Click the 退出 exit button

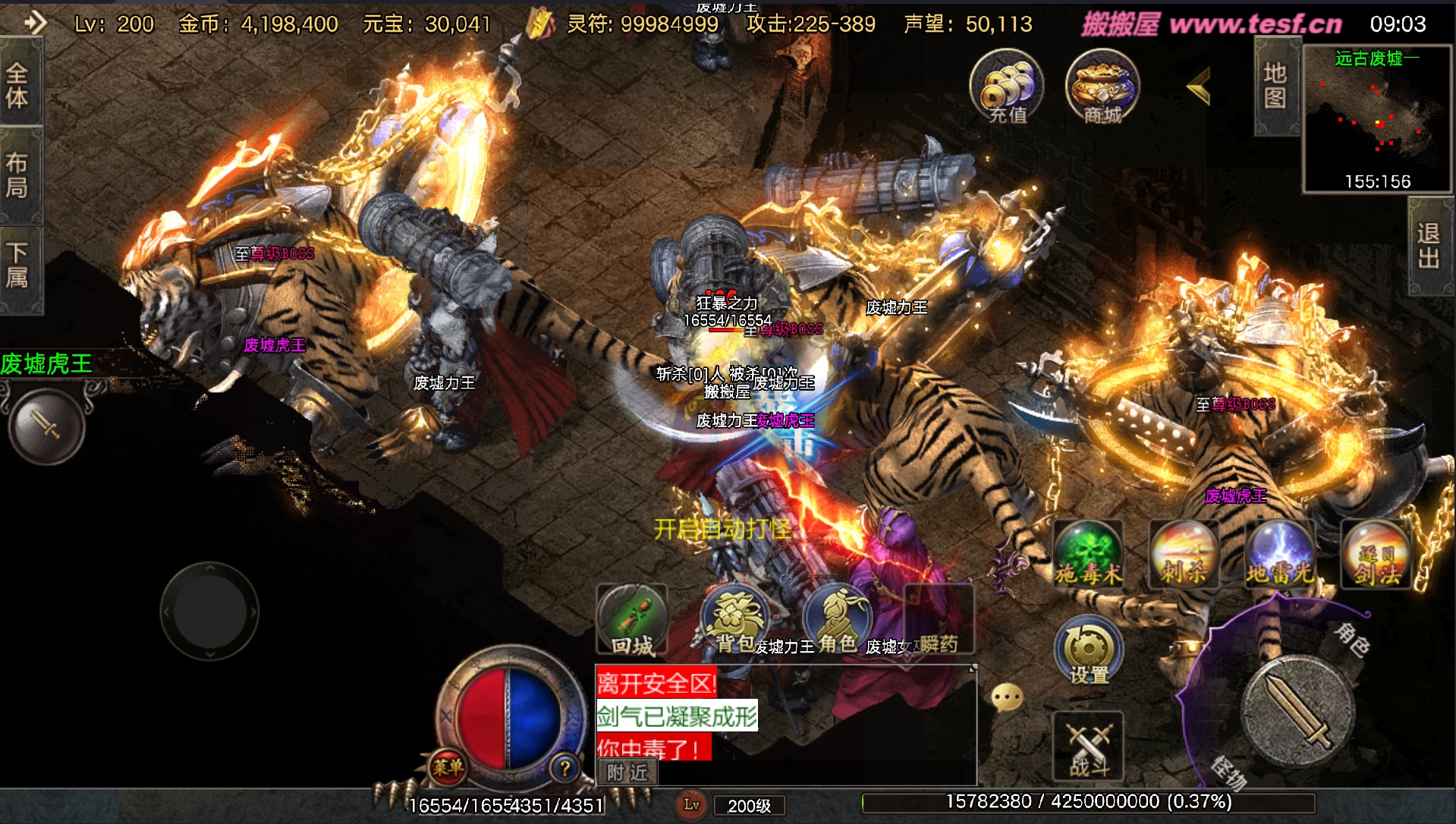point(1429,246)
